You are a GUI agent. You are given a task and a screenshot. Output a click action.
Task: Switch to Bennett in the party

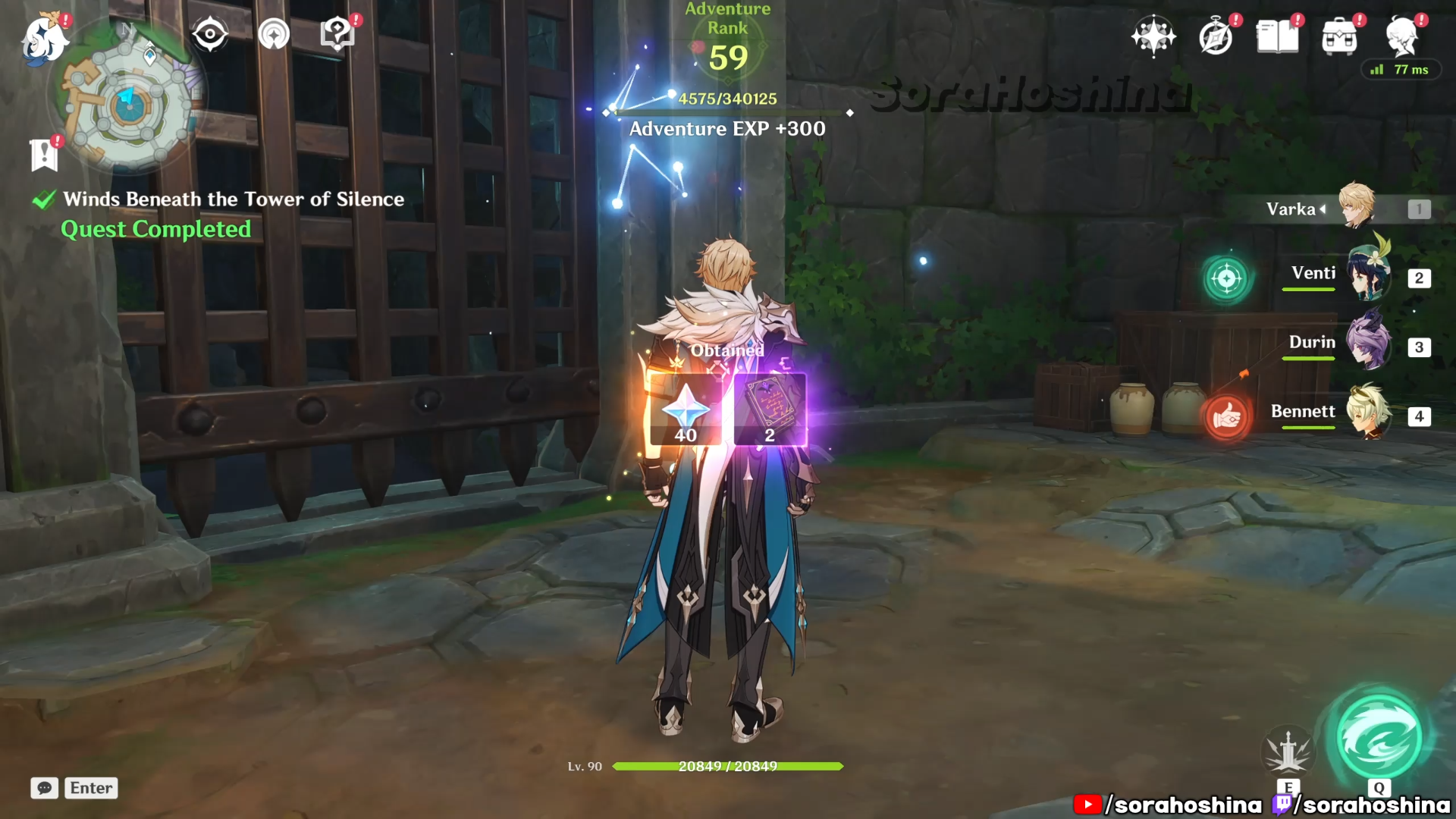point(1369,413)
